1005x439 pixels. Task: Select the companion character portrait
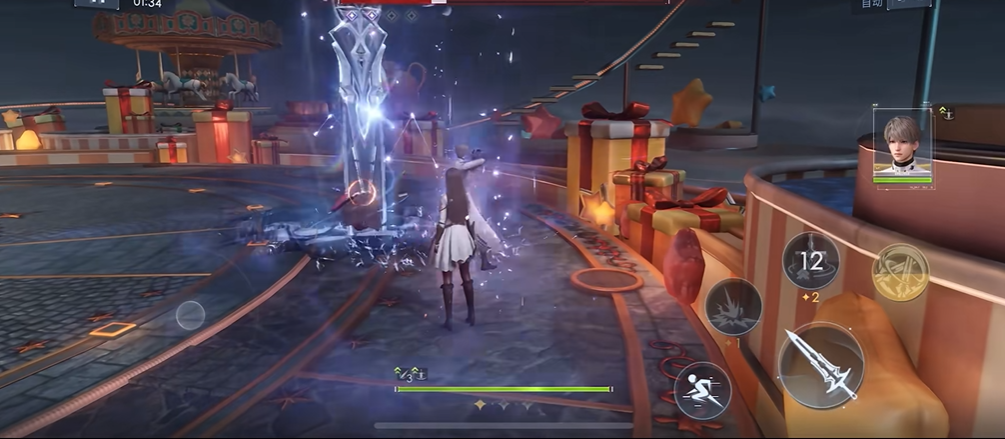(902, 143)
